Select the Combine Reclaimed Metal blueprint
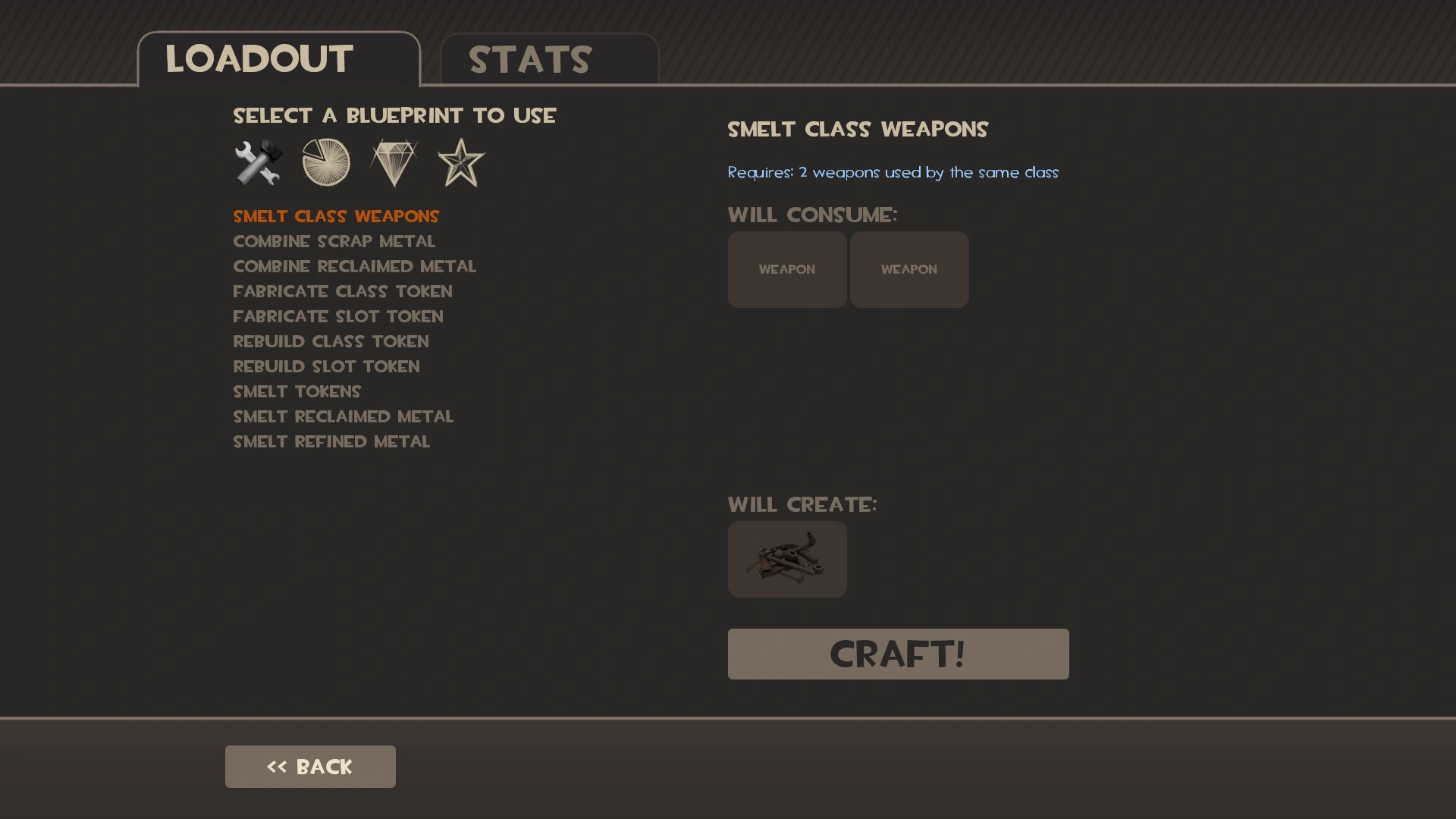The image size is (1456, 819). pos(355,266)
